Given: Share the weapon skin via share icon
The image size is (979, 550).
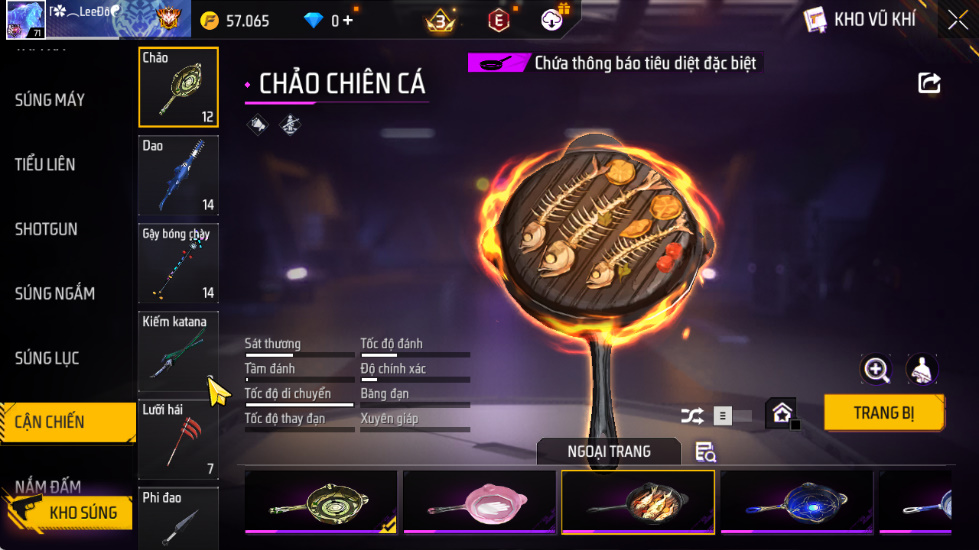Looking at the screenshot, I should (x=929, y=83).
